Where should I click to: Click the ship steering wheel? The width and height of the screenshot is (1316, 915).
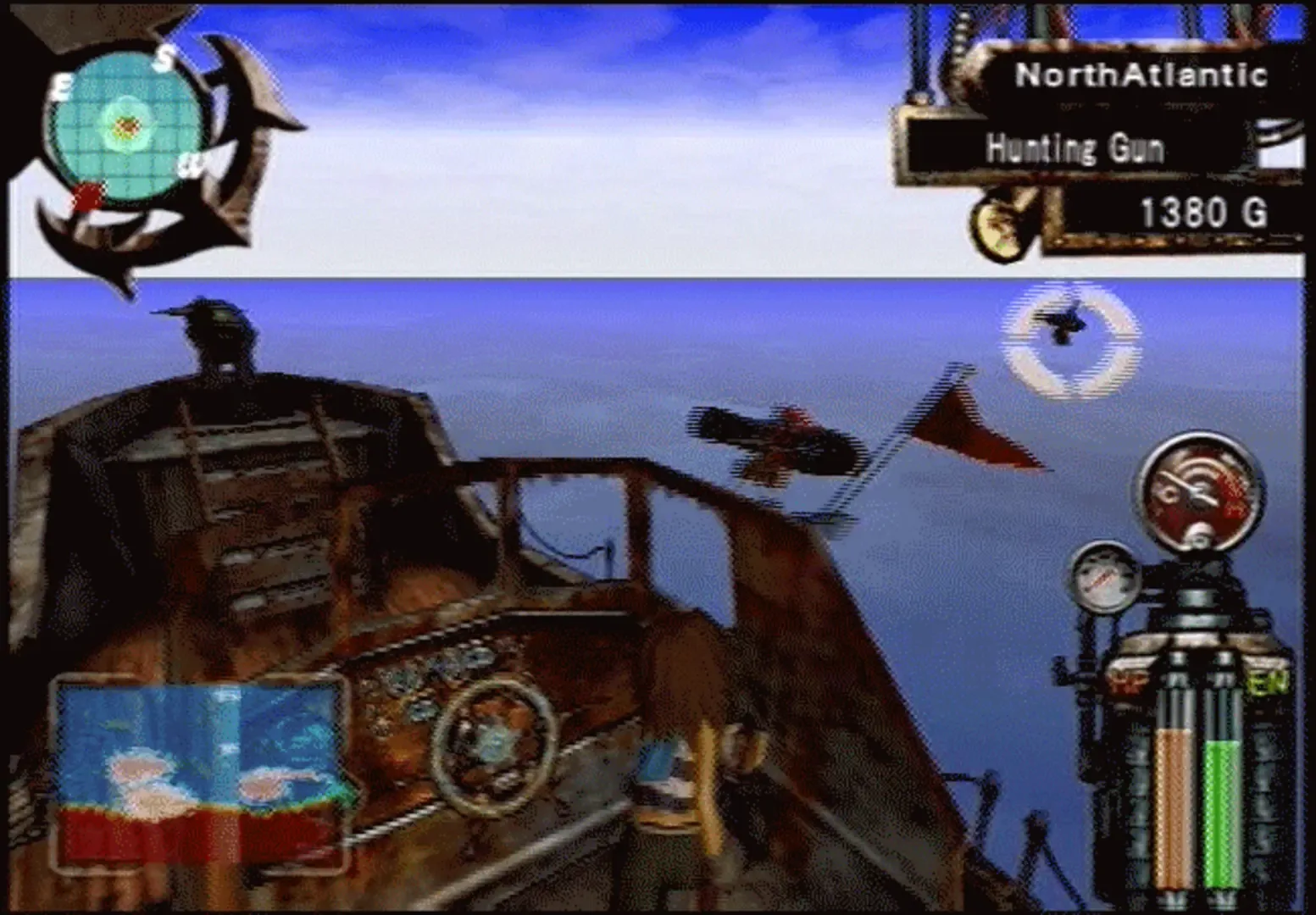click(494, 746)
